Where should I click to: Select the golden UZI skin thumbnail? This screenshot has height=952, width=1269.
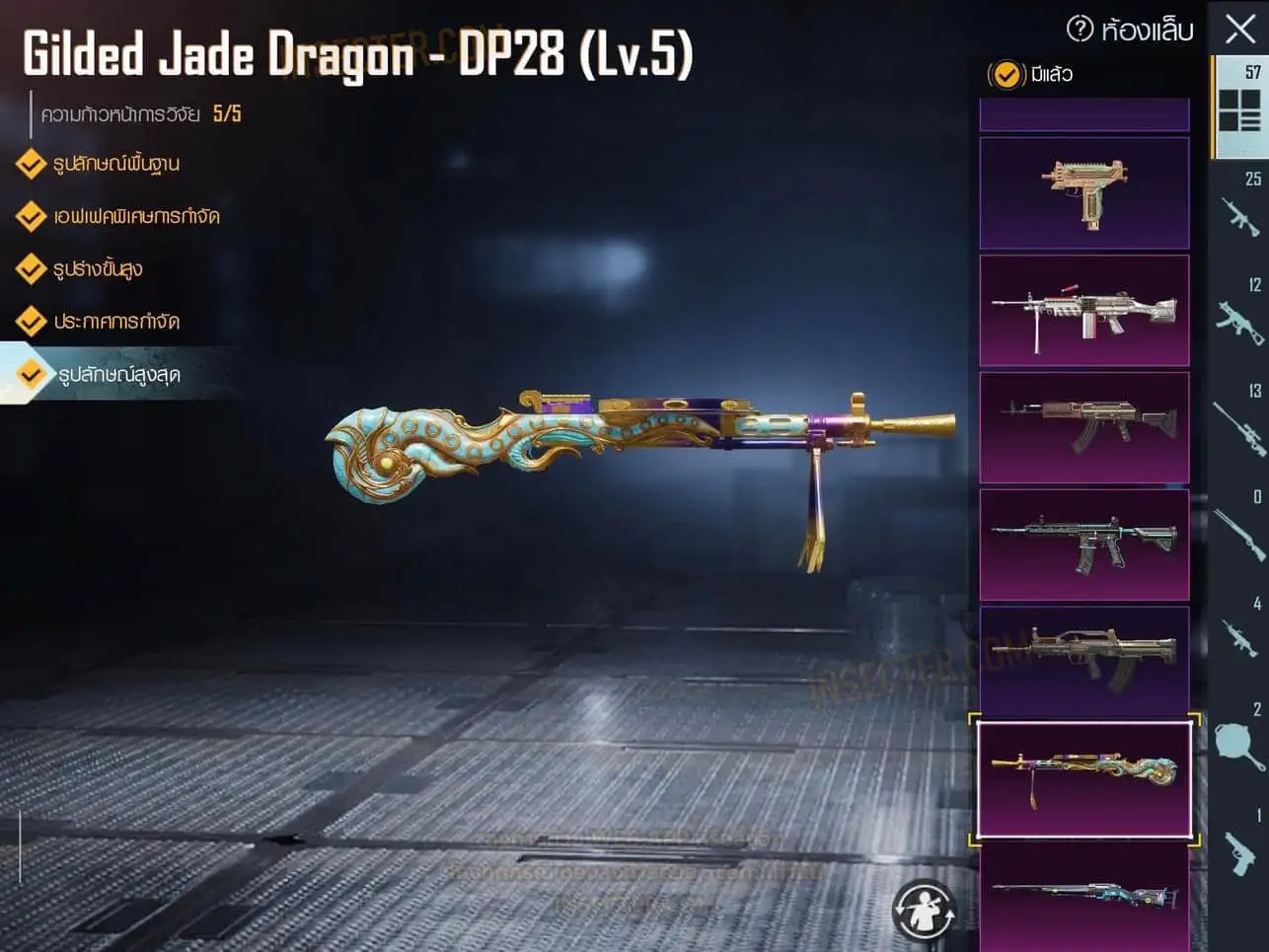(x=1084, y=193)
